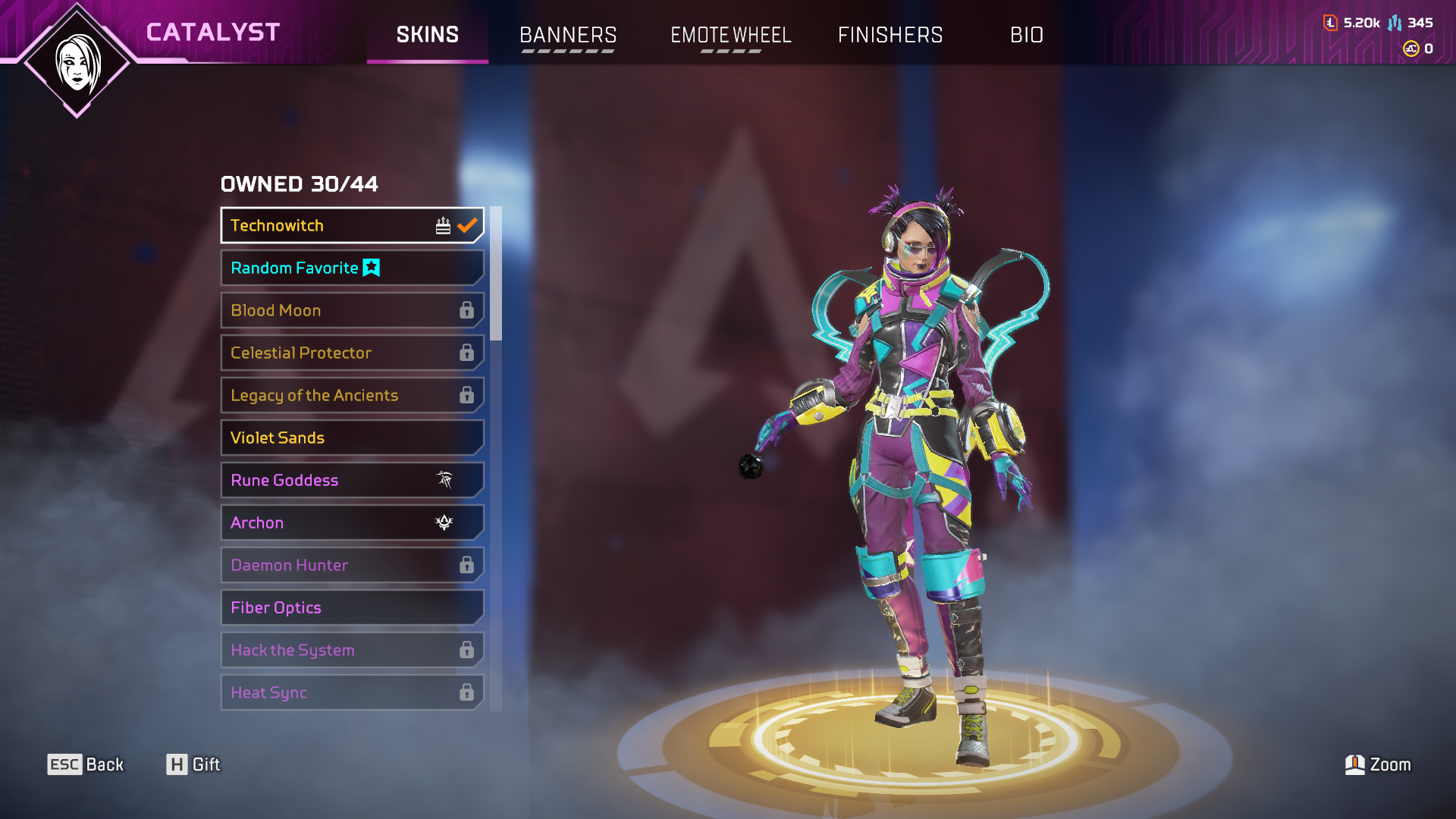
Task: Open the Emote Wheel tab
Action: tap(730, 35)
